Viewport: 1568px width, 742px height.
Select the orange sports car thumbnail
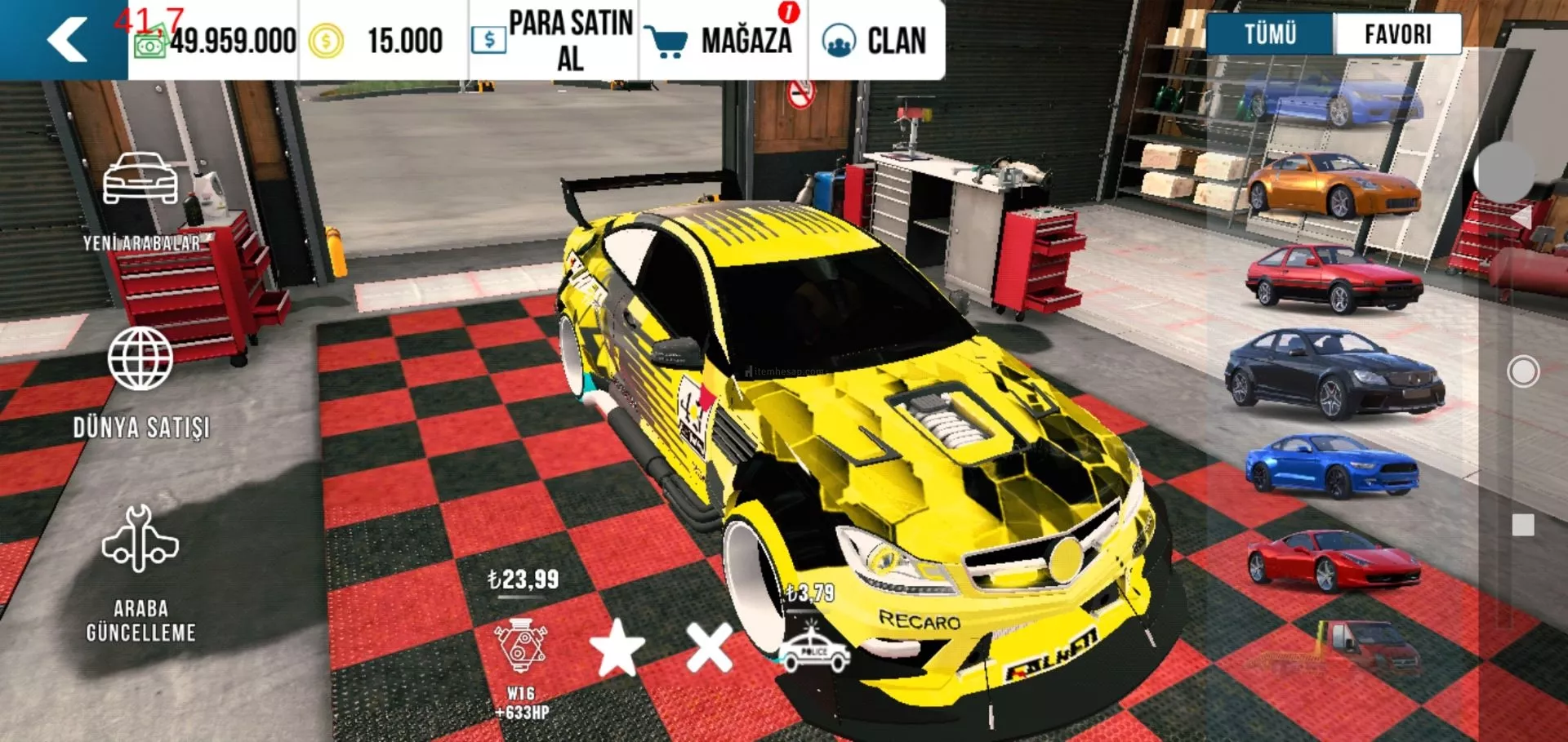[x=1333, y=184]
